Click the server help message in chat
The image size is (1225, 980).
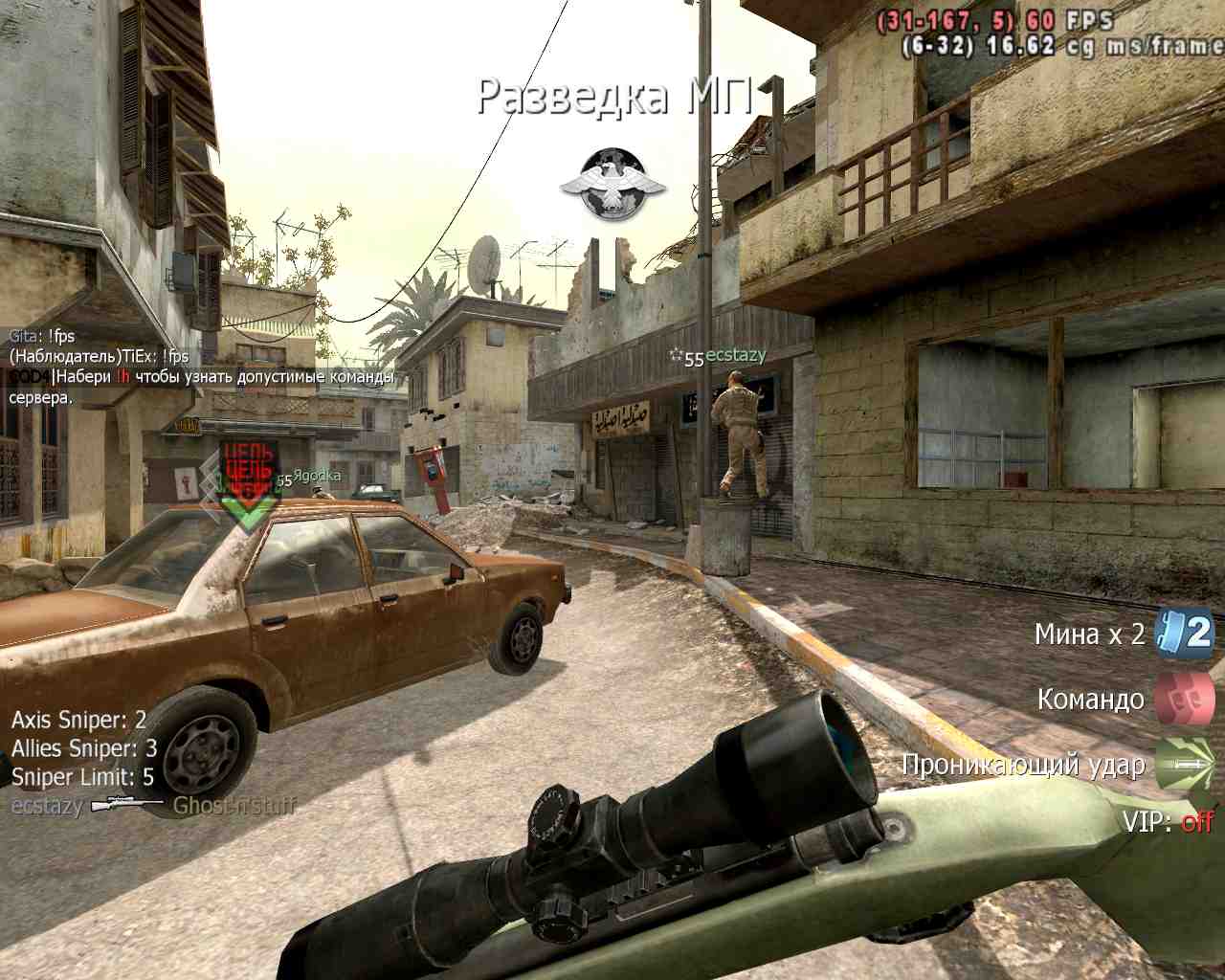201,387
